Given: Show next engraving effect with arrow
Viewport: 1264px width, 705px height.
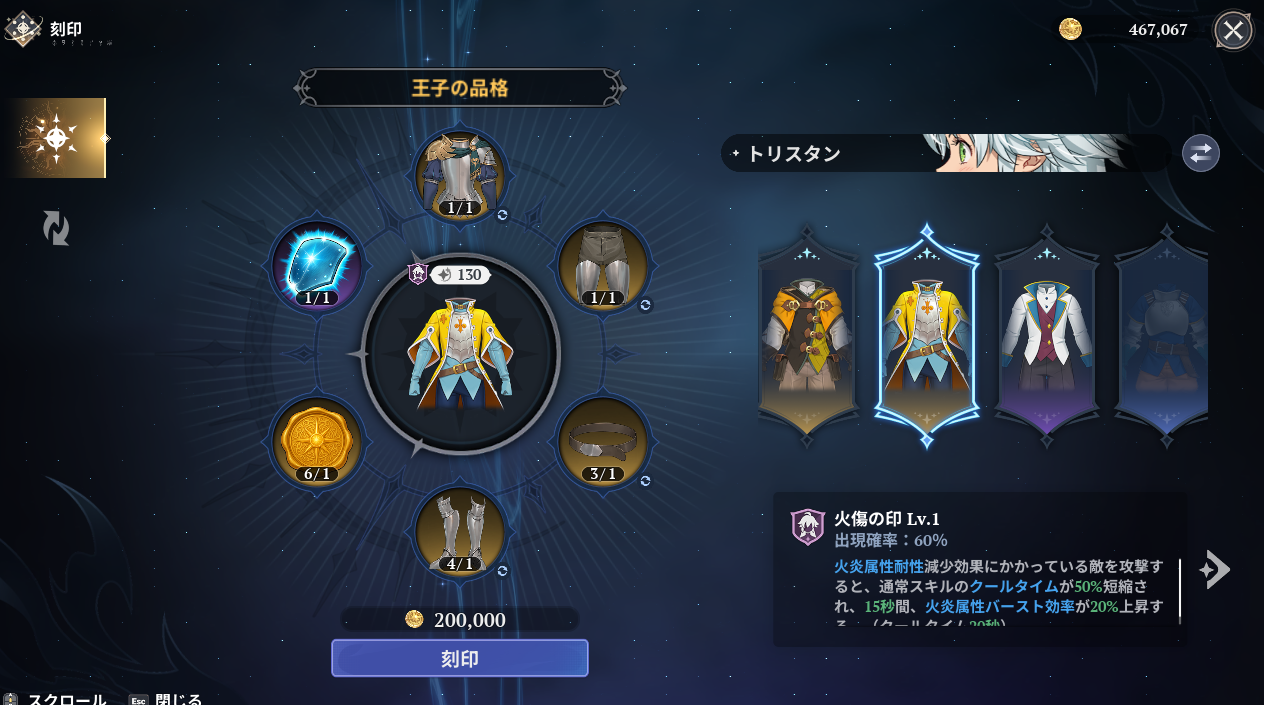Looking at the screenshot, I should (1214, 569).
